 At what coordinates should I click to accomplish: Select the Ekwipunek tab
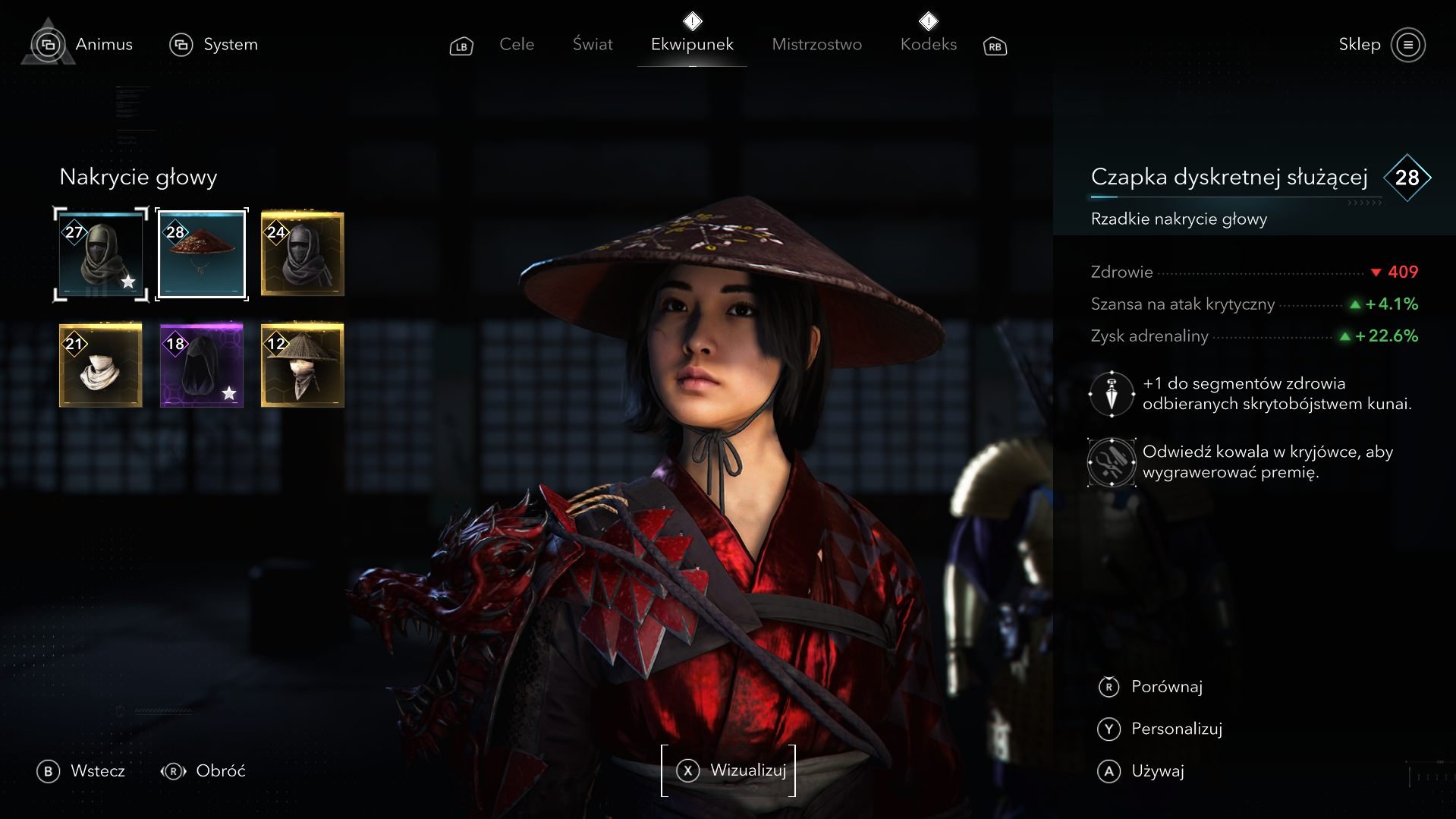(692, 45)
